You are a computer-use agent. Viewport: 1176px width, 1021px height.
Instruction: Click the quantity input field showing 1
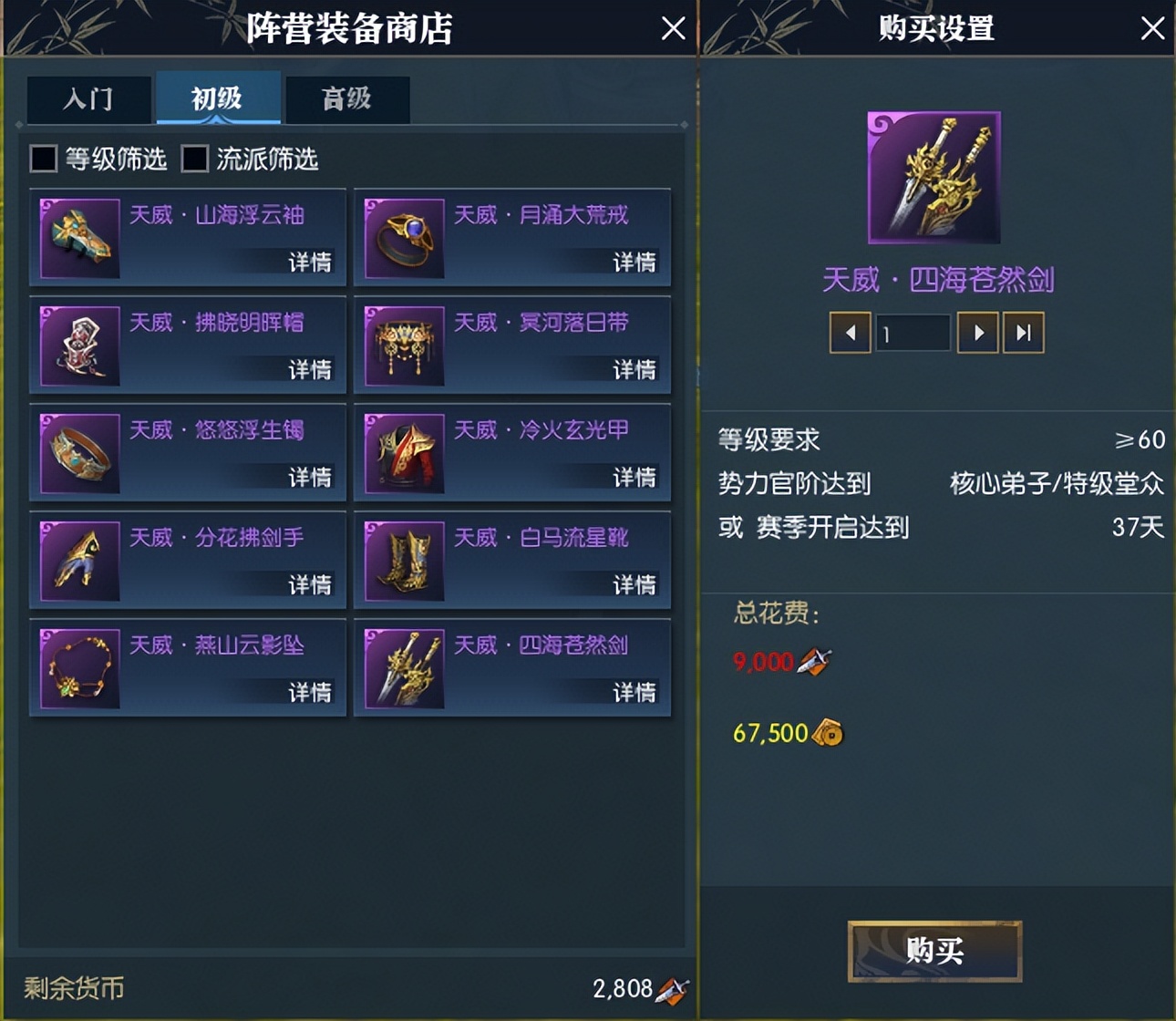click(x=913, y=332)
